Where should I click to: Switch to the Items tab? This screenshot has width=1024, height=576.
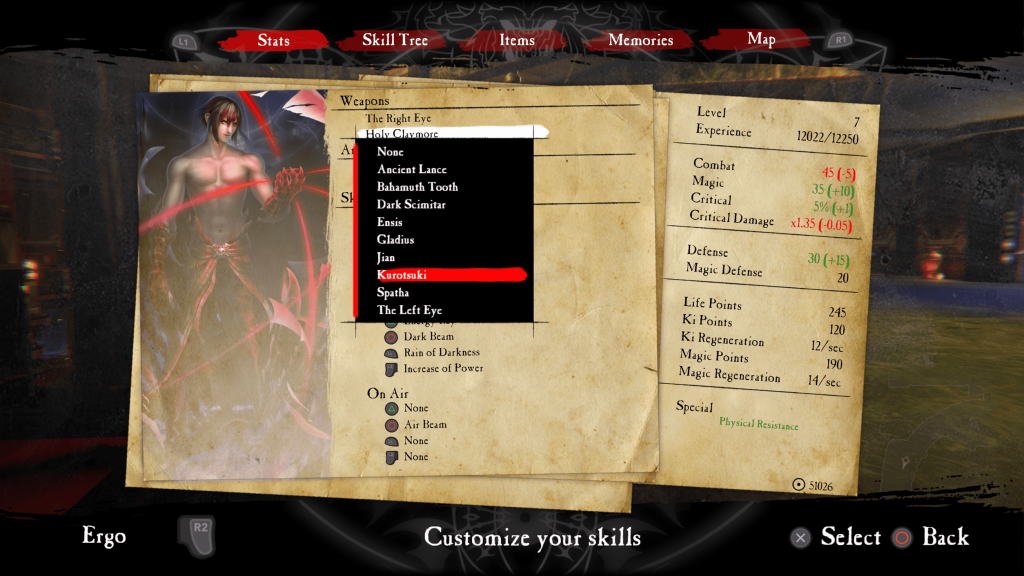click(x=517, y=41)
